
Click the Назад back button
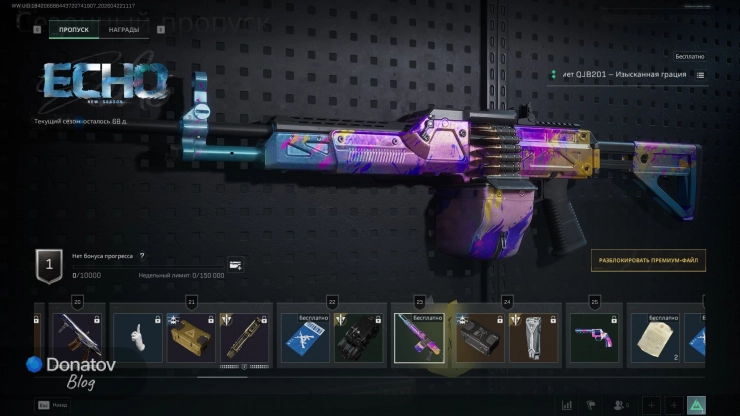click(52, 405)
